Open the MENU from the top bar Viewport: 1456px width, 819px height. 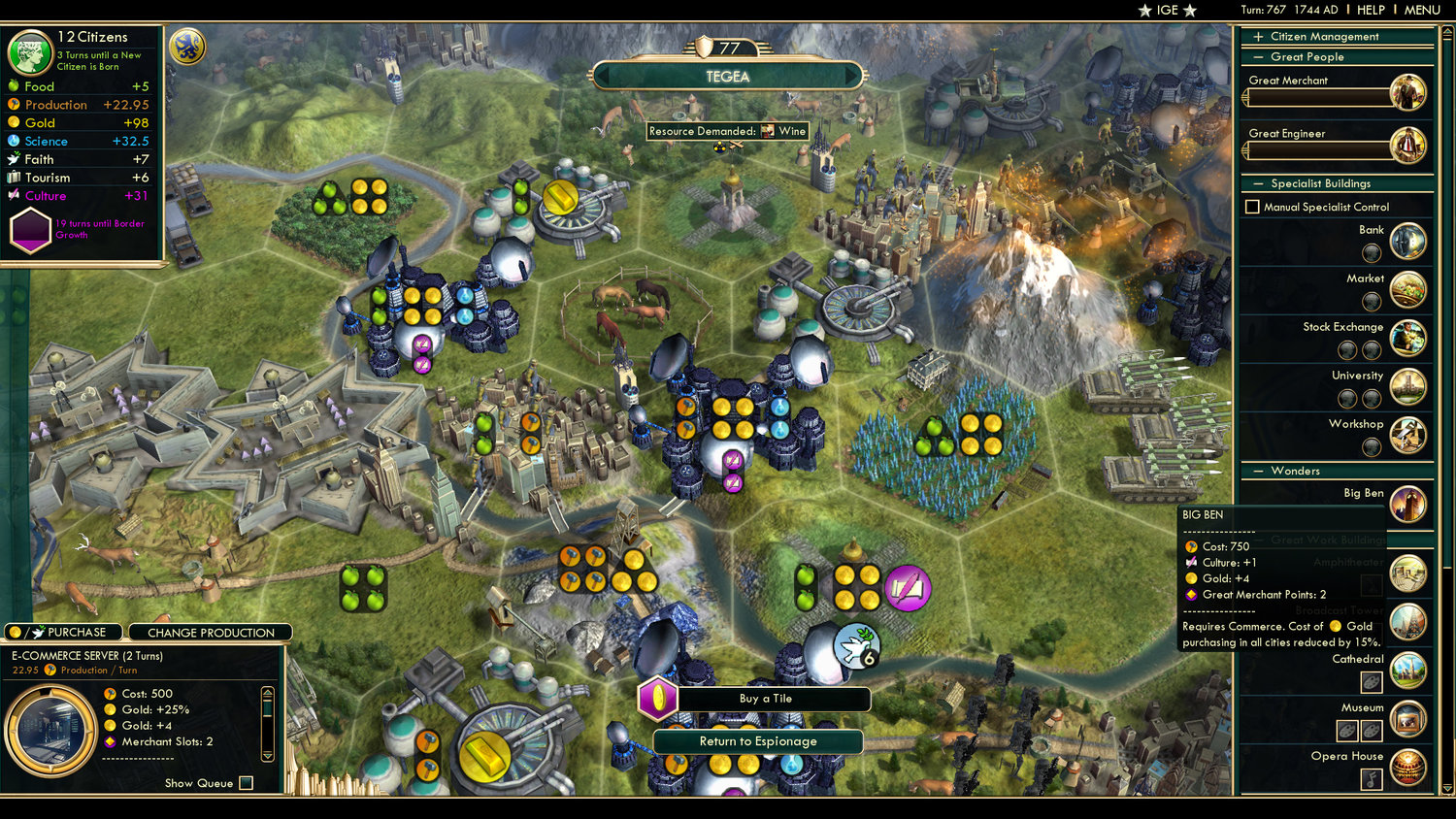tap(1421, 10)
